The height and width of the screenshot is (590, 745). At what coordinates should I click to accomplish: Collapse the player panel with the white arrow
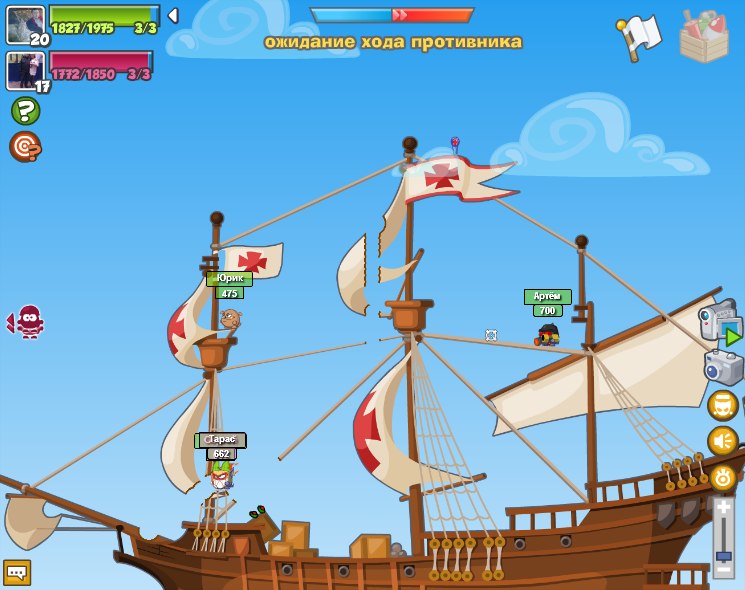point(173,16)
